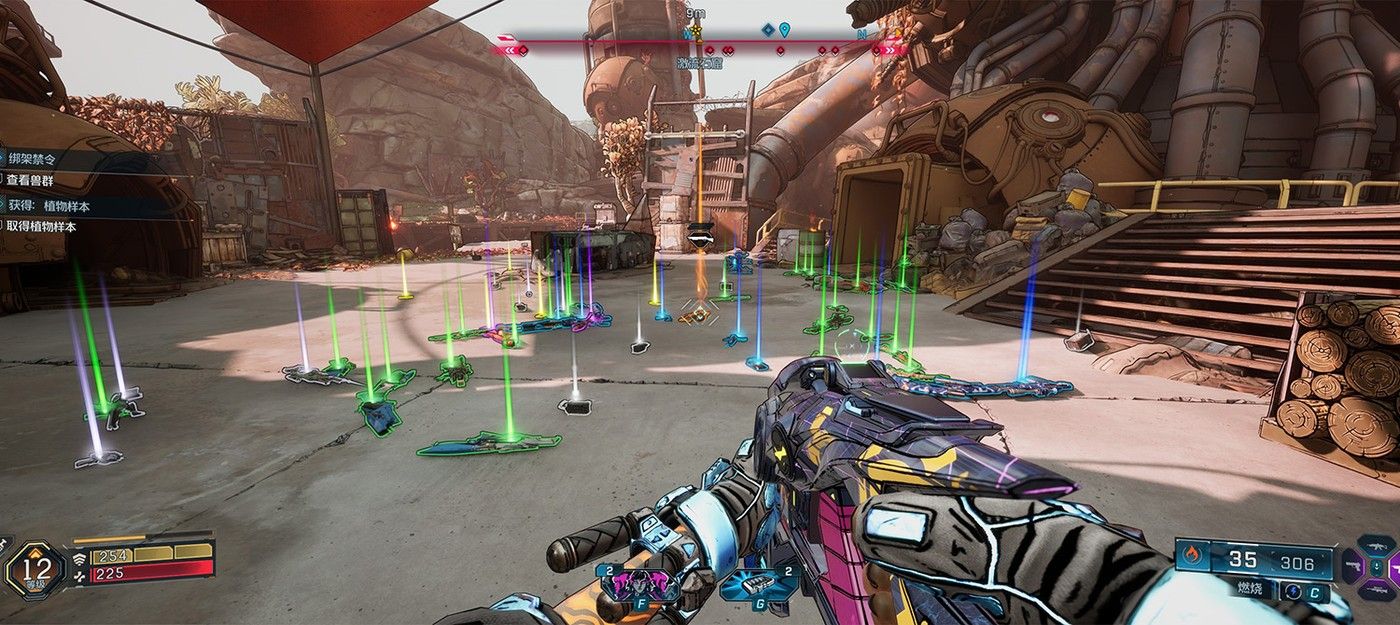
Task: Select the 取得植物样本 objective line
Action: pyautogui.click(x=41, y=227)
